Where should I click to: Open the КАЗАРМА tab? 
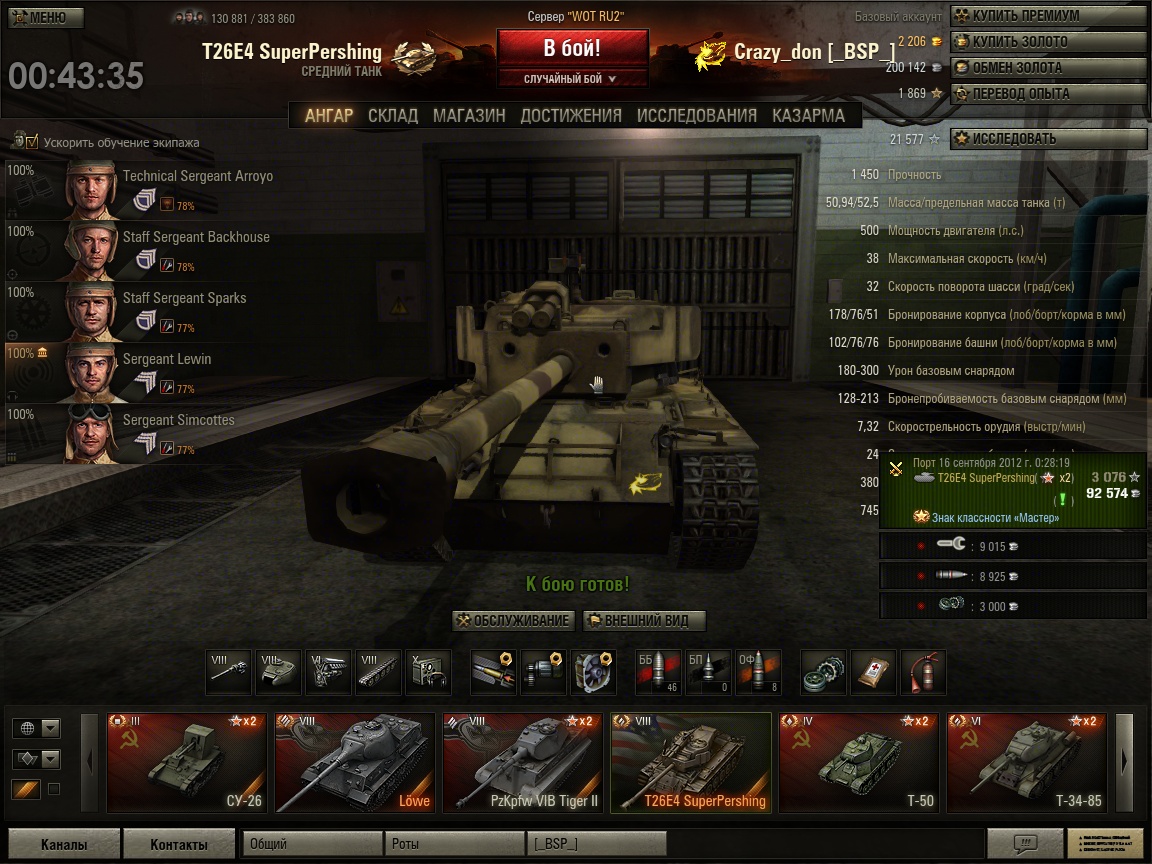(809, 116)
